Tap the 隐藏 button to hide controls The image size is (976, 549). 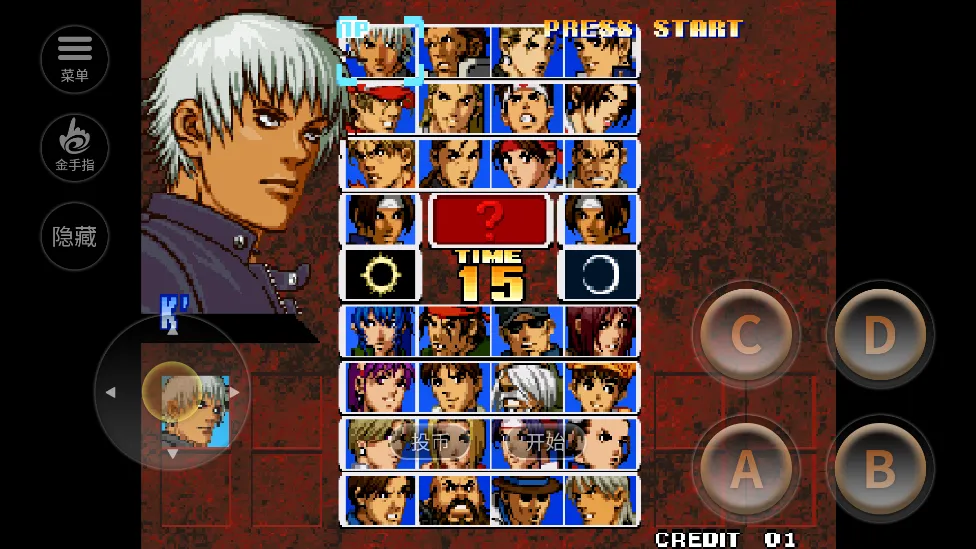click(75, 237)
